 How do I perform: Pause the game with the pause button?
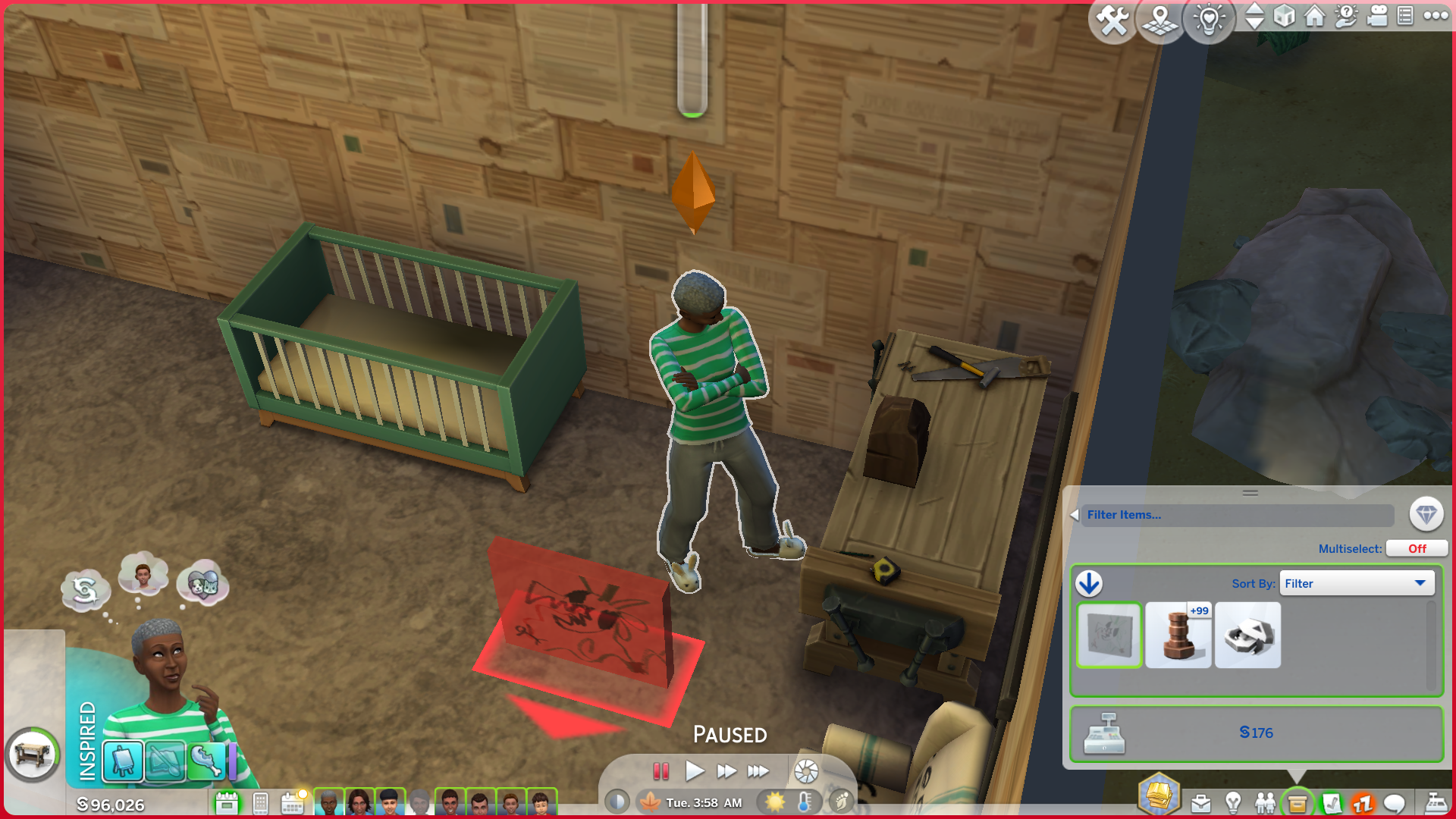click(661, 771)
